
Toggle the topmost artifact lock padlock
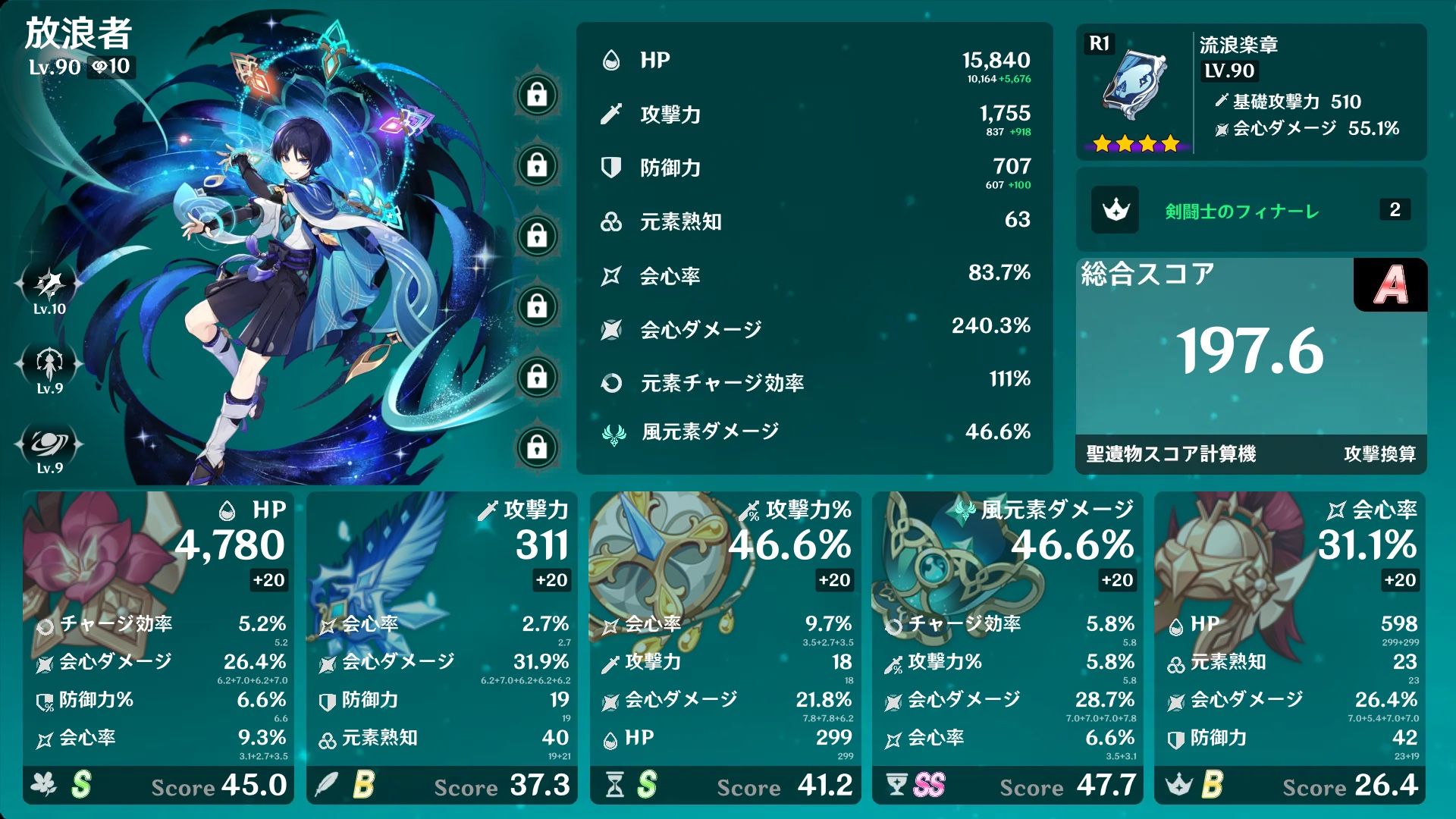tap(538, 95)
